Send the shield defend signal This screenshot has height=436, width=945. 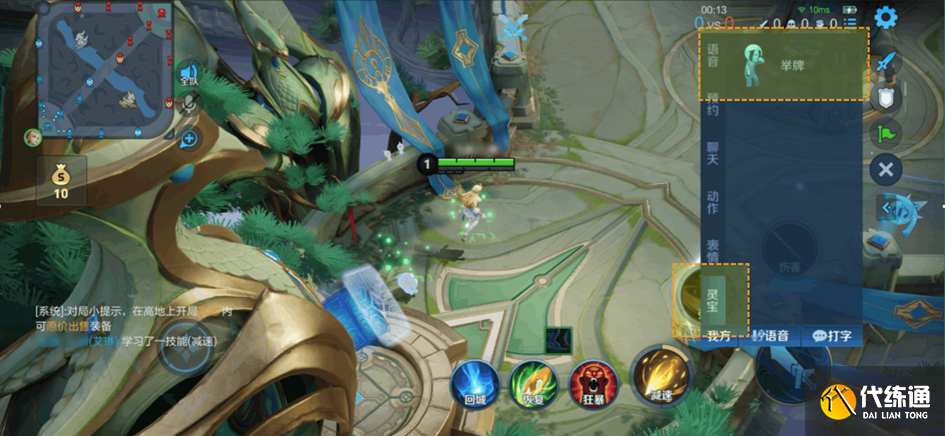[885, 98]
